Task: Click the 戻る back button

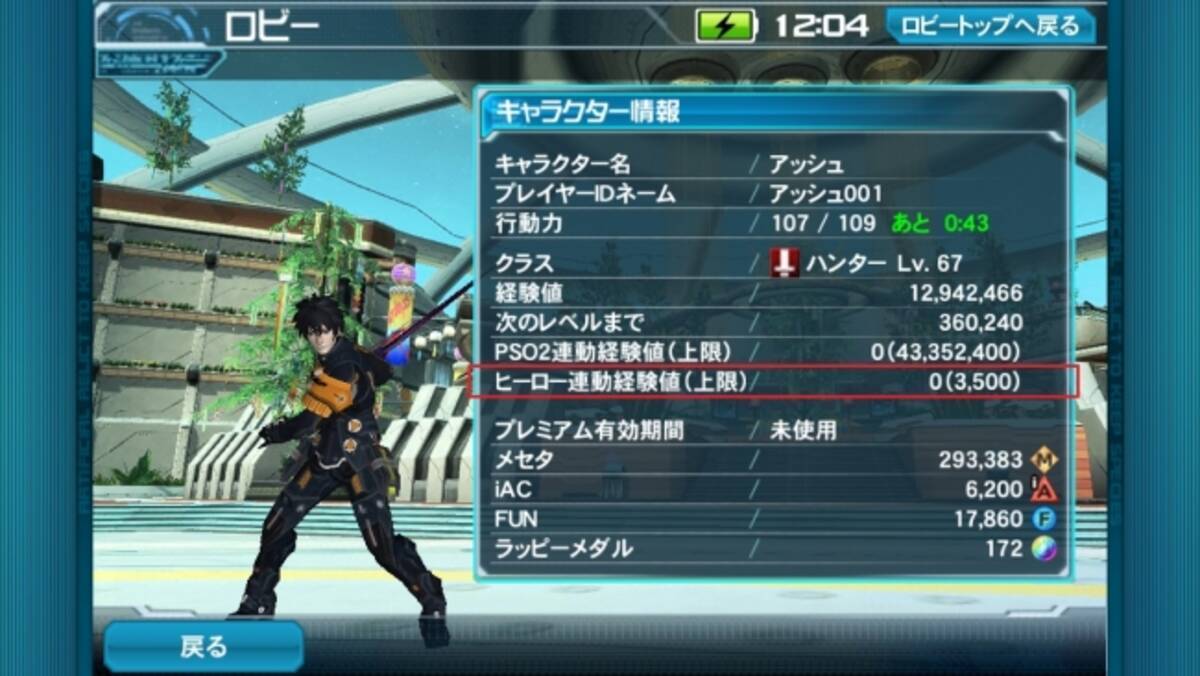Action: pos(203,647)
